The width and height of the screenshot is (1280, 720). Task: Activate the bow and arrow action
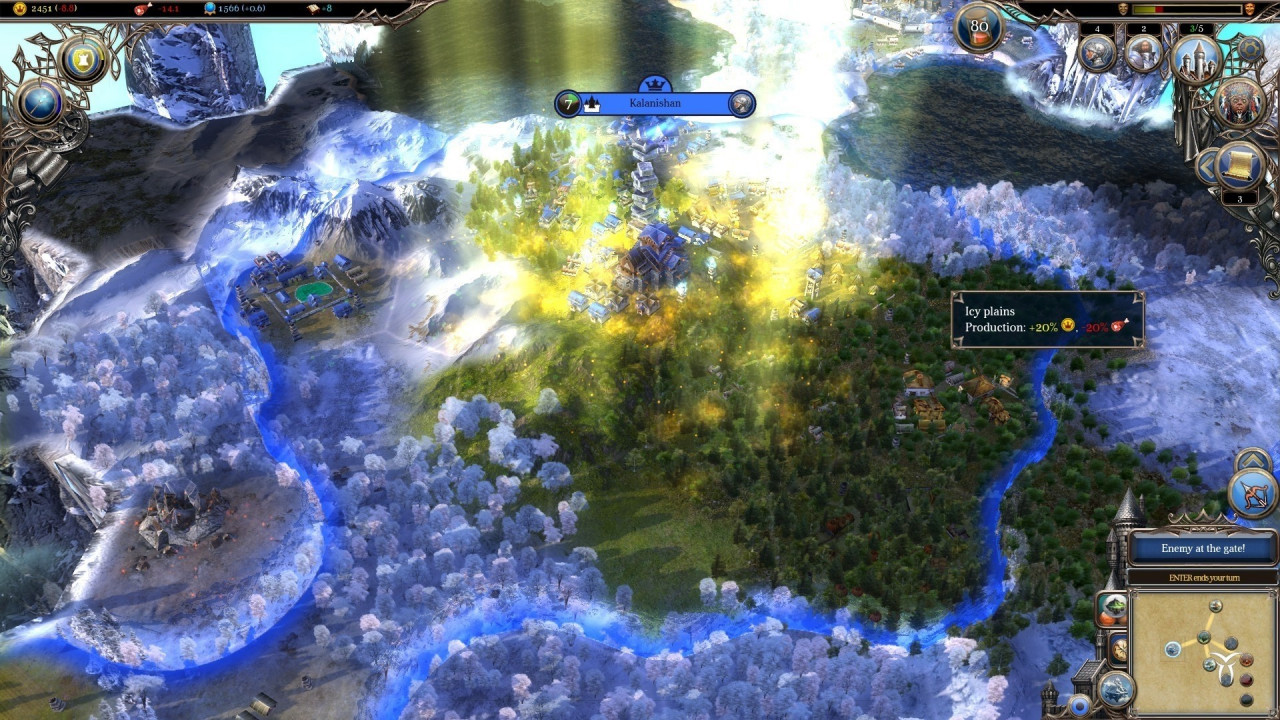click(1254, 494)
